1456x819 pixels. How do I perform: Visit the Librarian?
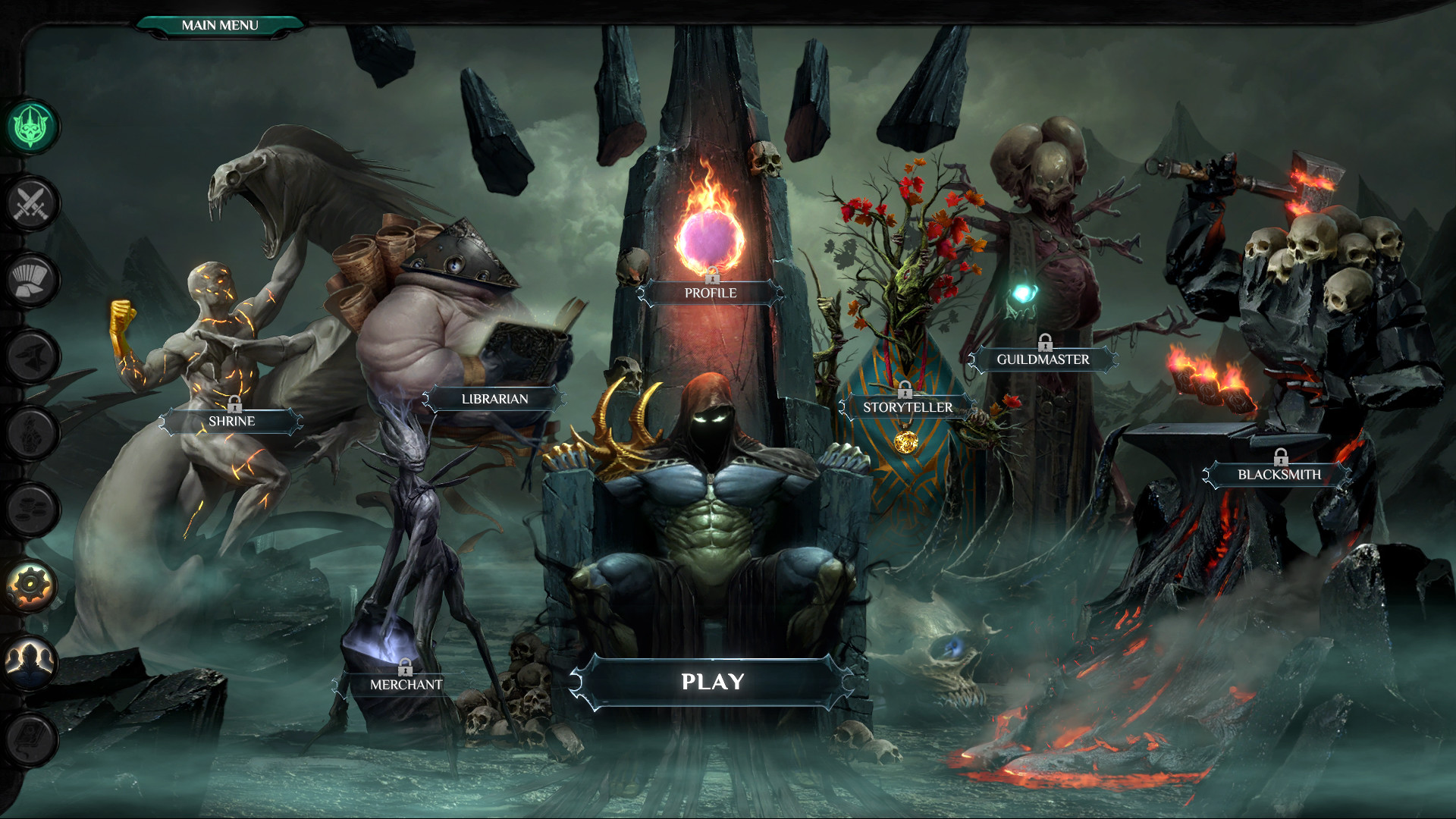(494, 399)
